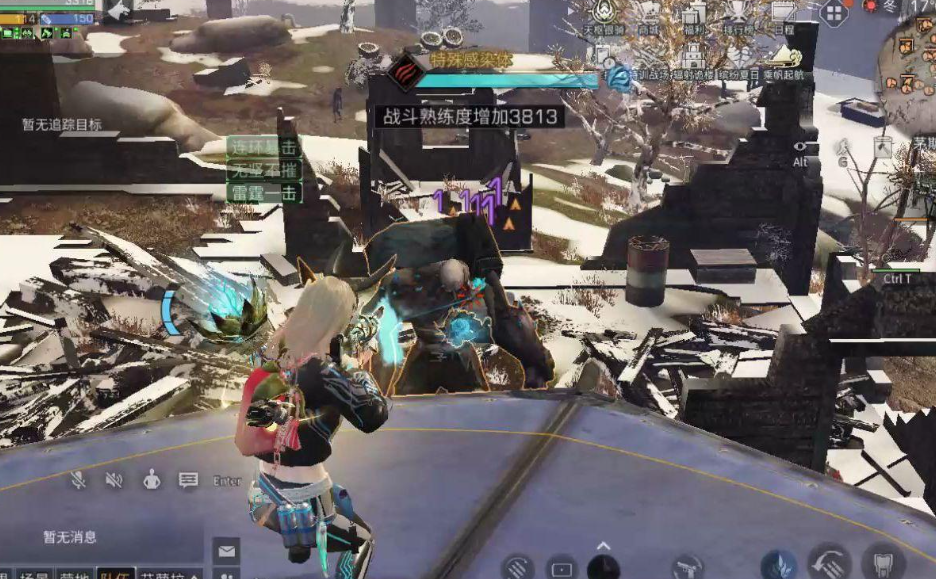This screenshot has width=936, height=579.
Task: Show the 排行榜 leaderboard
Action: 740,20
